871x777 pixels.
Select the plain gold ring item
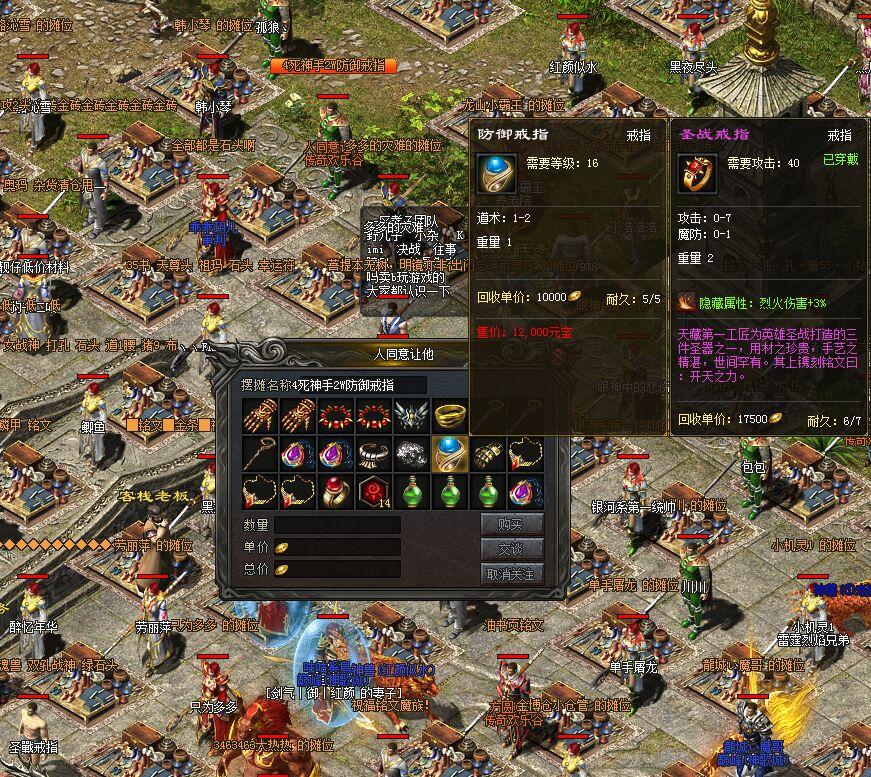[448, 415]
